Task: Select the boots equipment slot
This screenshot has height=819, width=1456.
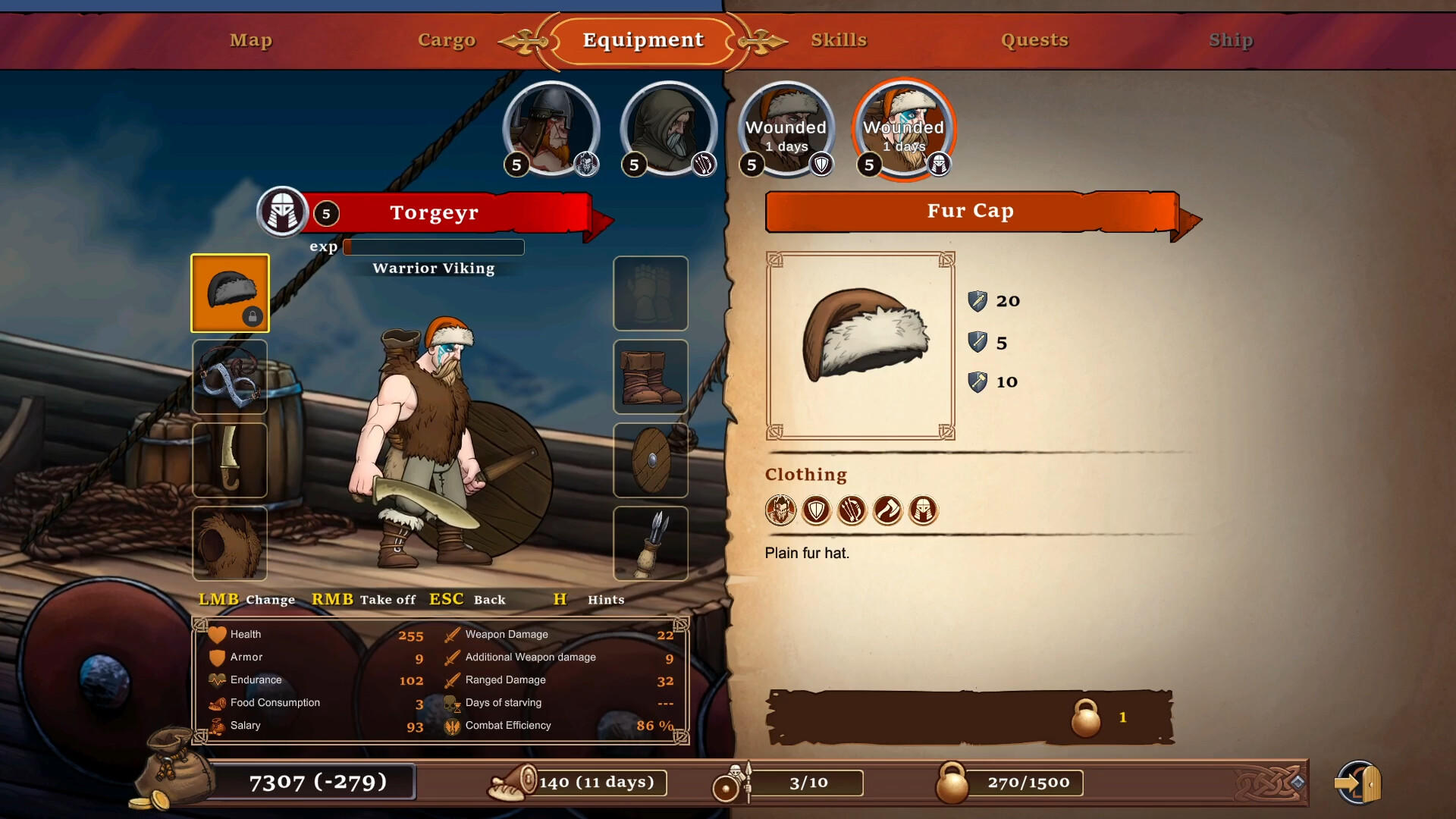Action: [x=651, y=377]
